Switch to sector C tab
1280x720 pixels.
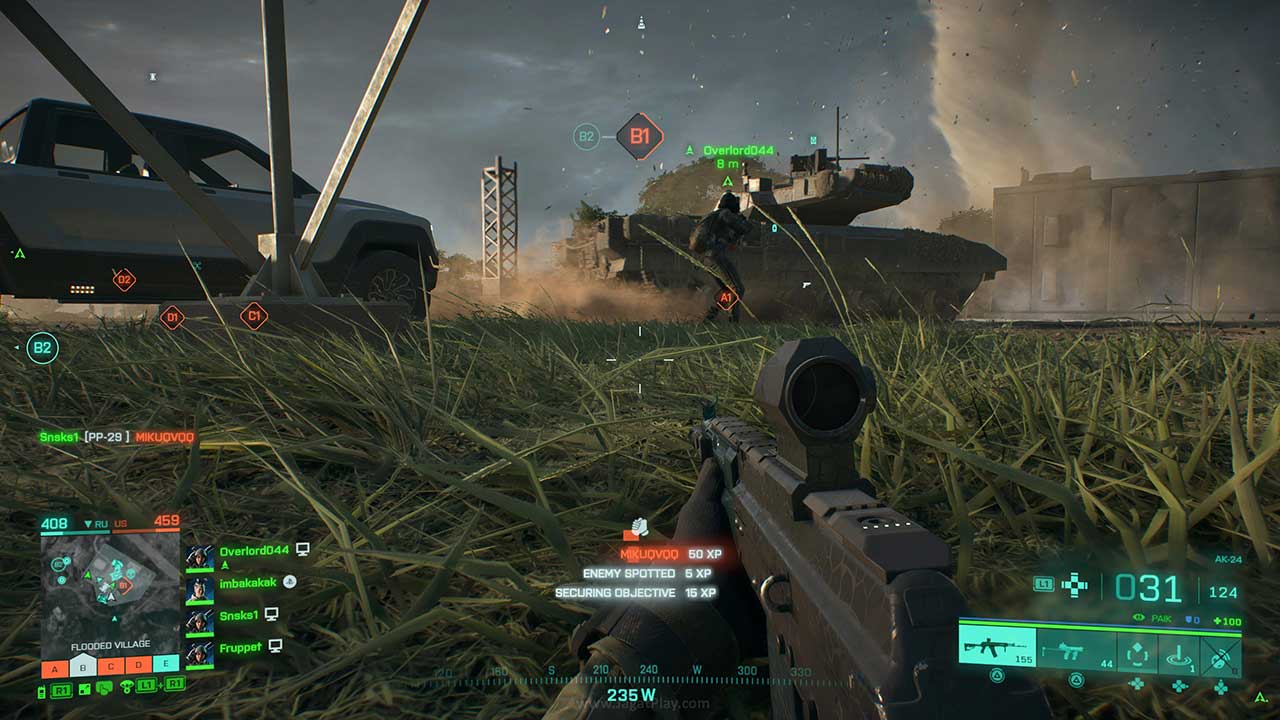tap(110, 666)
